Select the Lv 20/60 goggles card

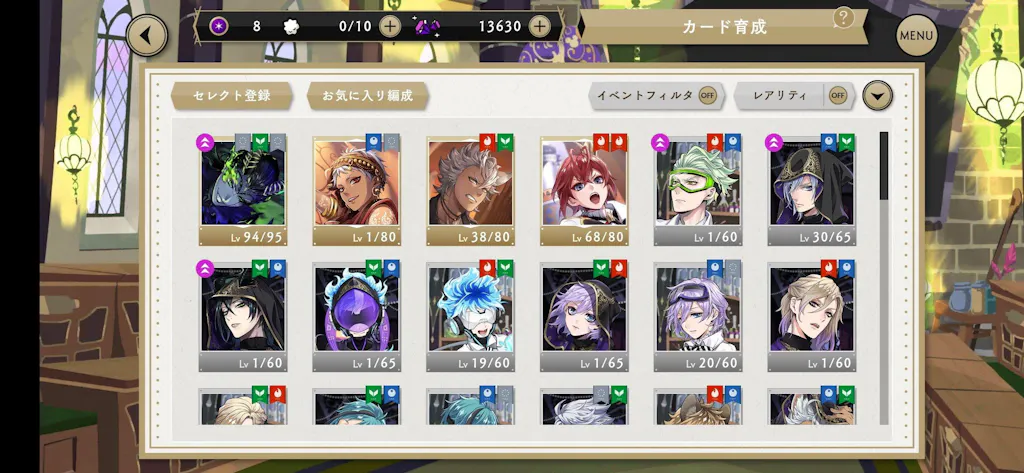(x=698, y=317)
